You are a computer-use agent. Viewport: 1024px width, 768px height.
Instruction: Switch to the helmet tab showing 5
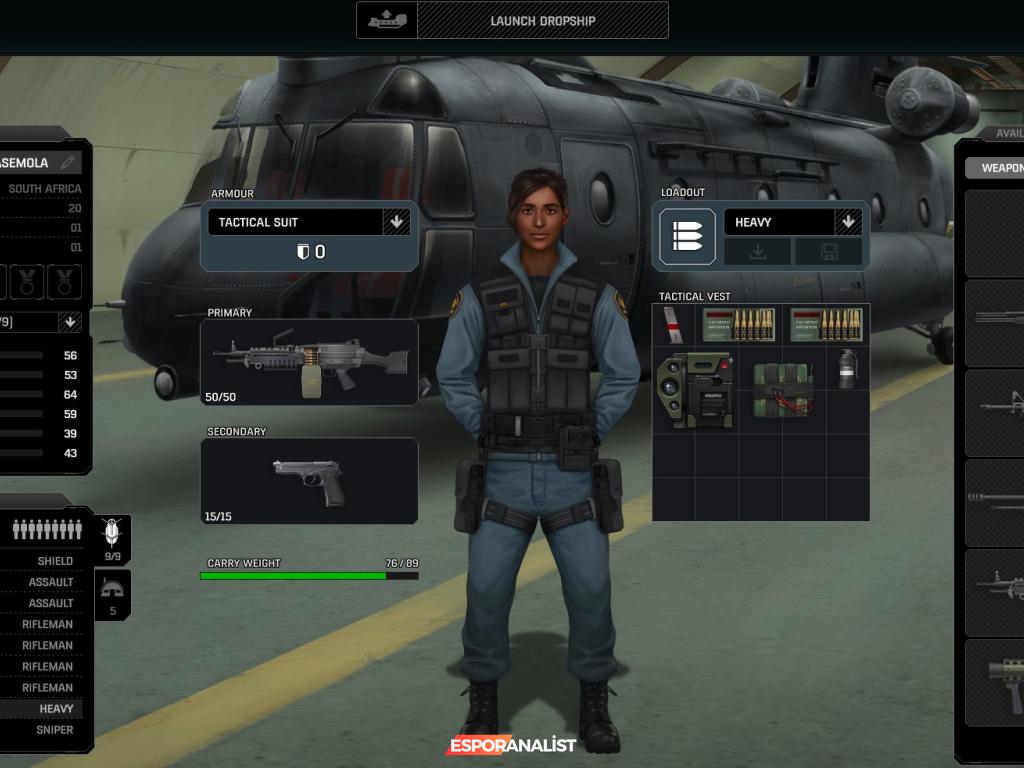(113, 595)
